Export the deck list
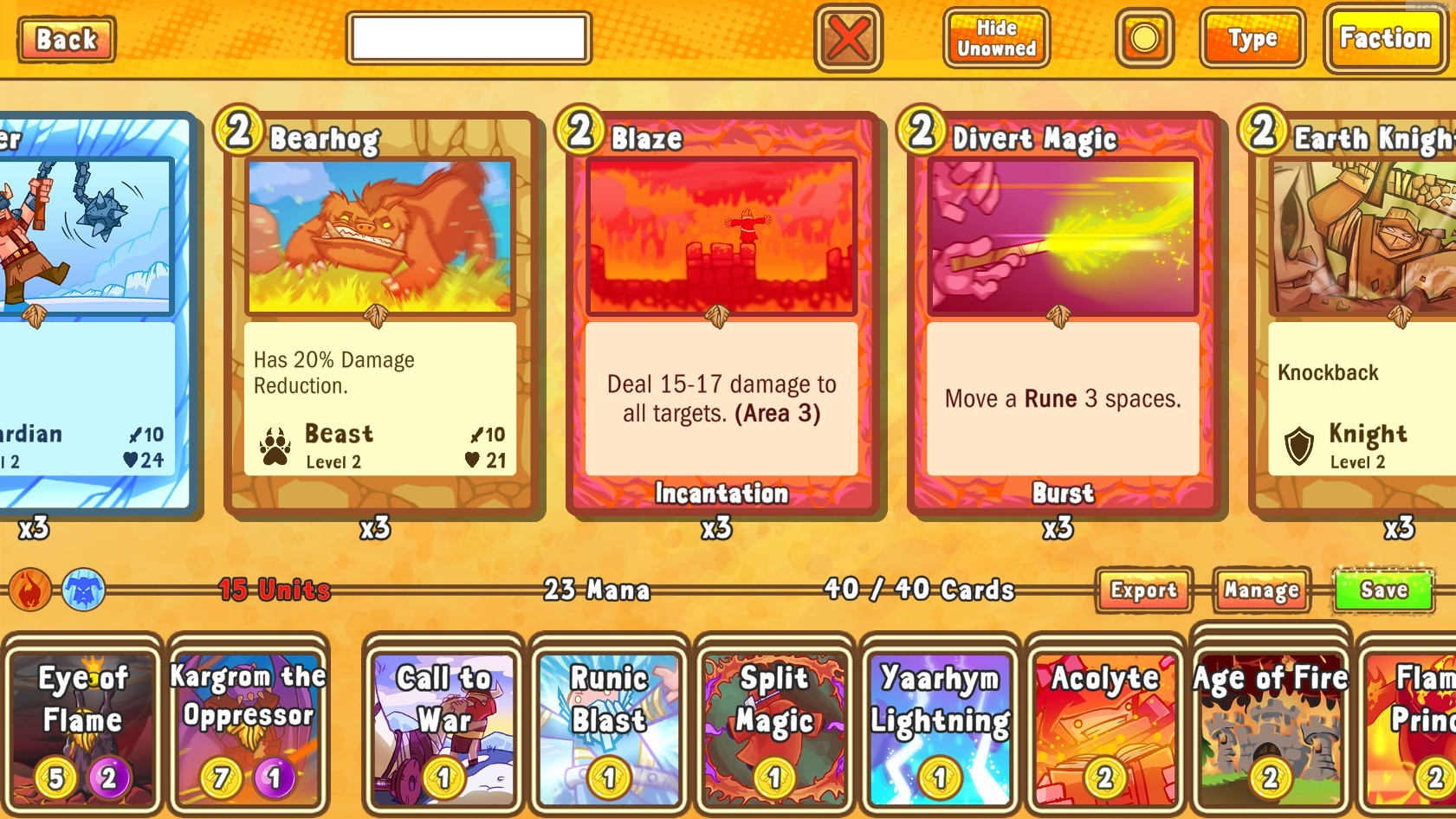This screenshot has height=819, width=1456. (x=1142, y=590)
